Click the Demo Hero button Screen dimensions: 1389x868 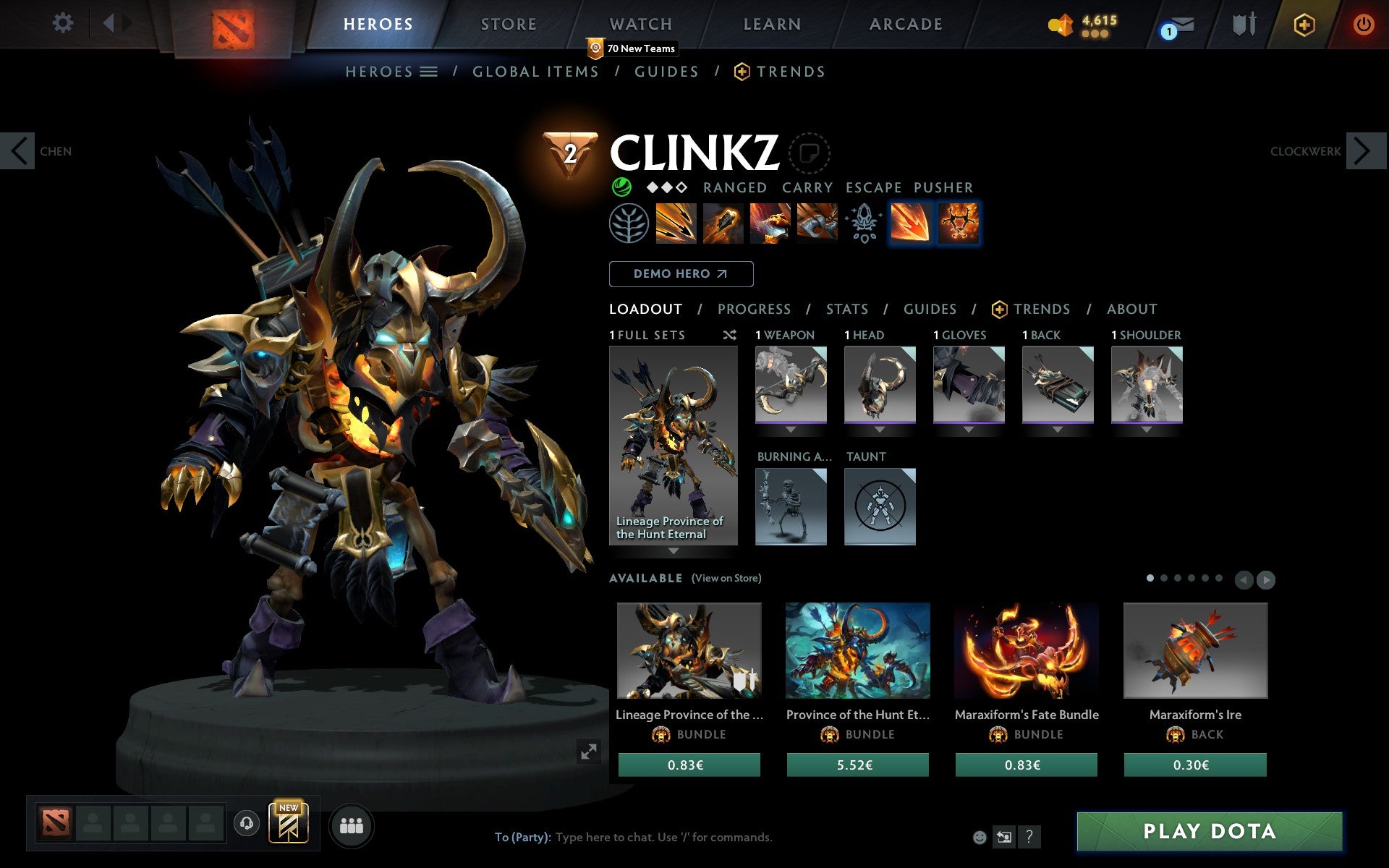[681, 273]
